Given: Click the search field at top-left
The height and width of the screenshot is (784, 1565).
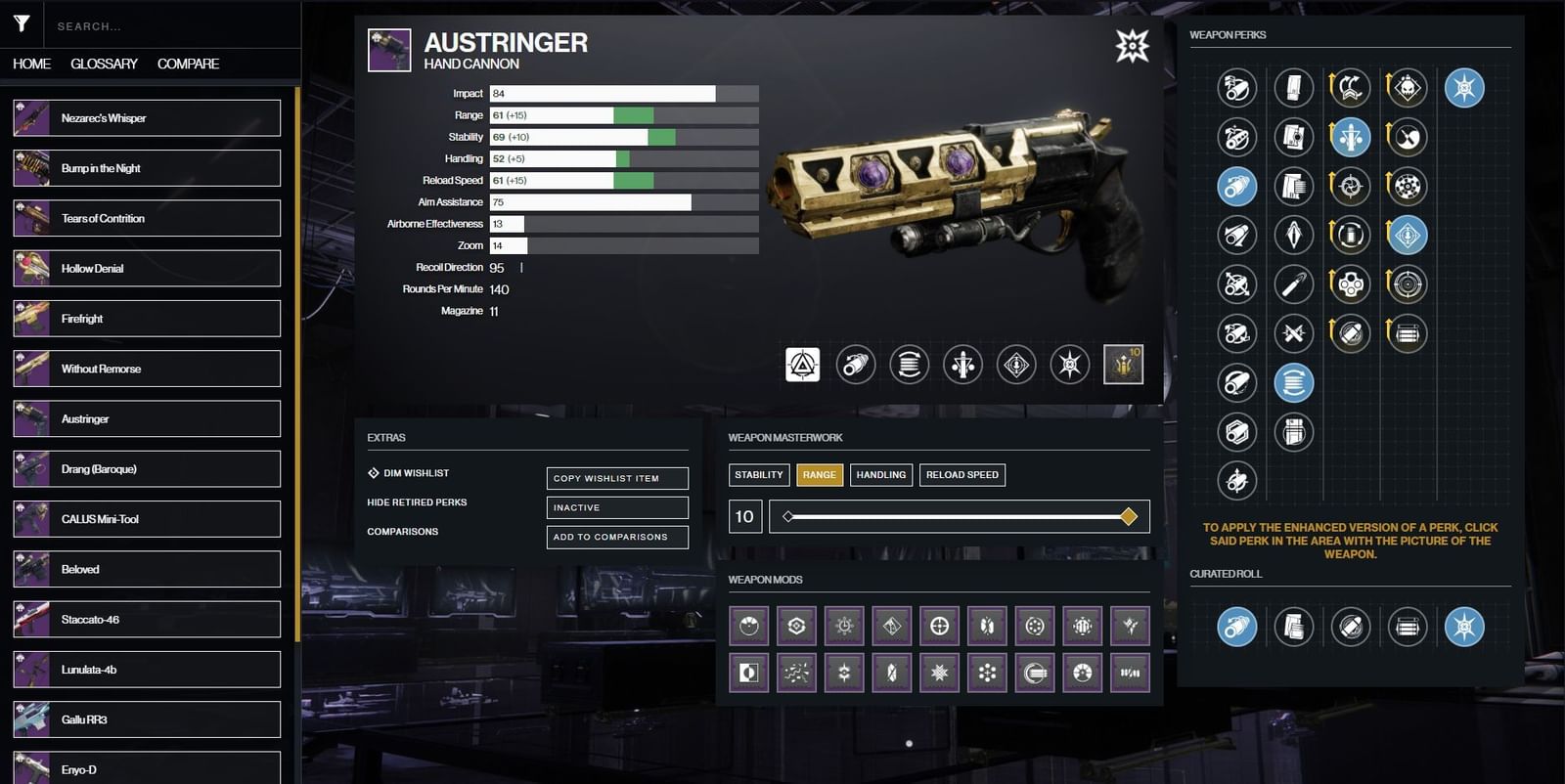Looking at the screenshot, I should click(166, 26).
